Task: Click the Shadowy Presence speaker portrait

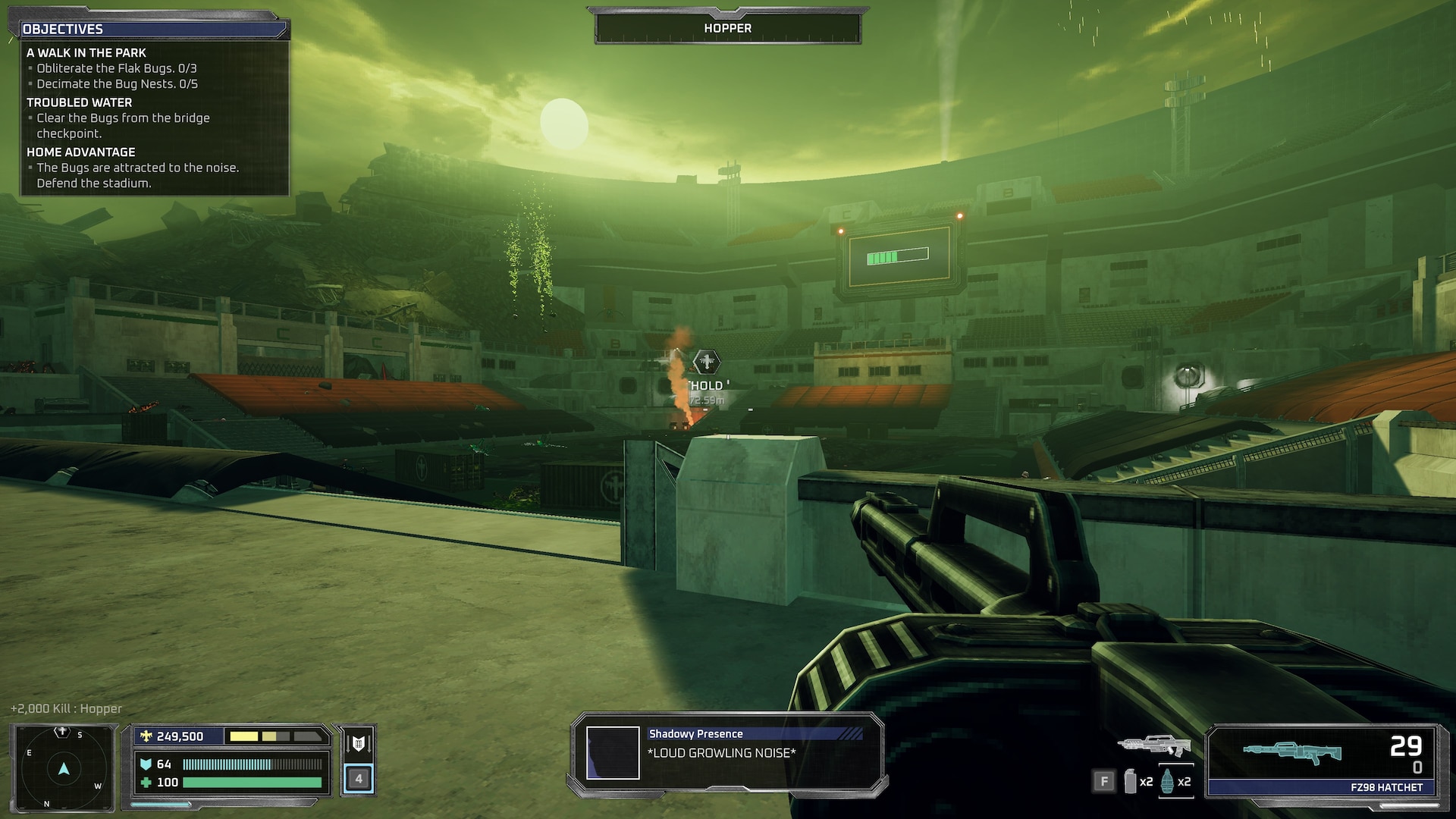Action: (x=613, y=753)
